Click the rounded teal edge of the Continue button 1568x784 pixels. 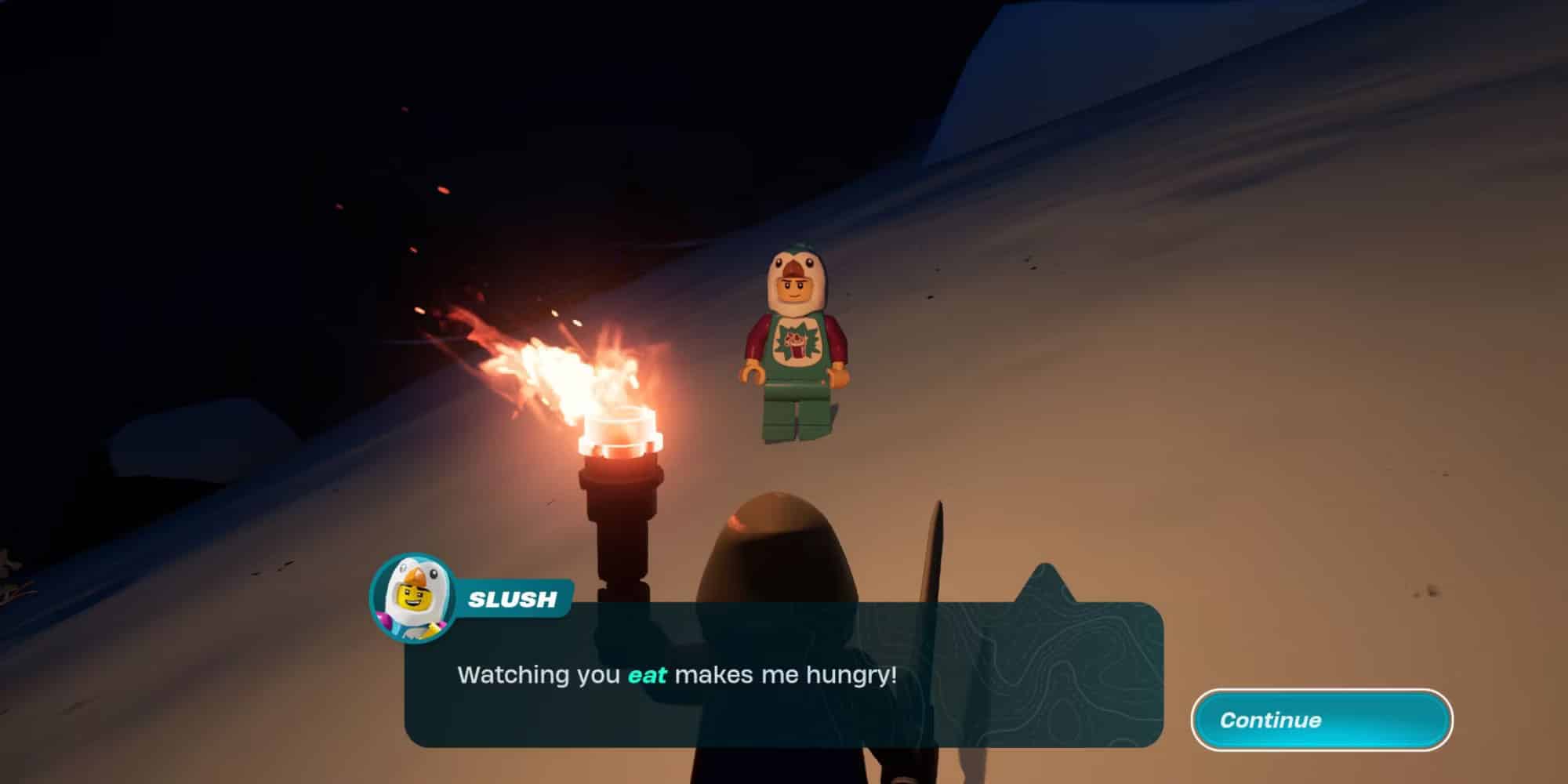(1207, 719)
